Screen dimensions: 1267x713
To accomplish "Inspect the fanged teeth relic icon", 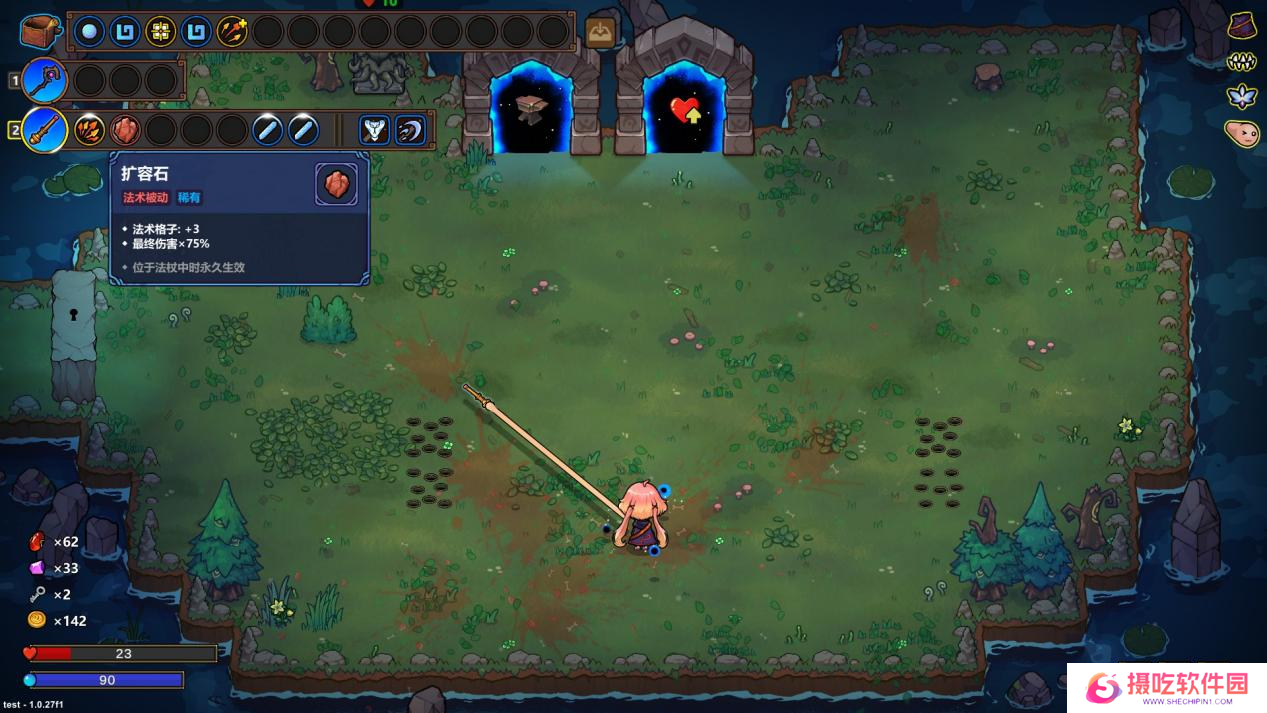I will (x=1242, y=62).
